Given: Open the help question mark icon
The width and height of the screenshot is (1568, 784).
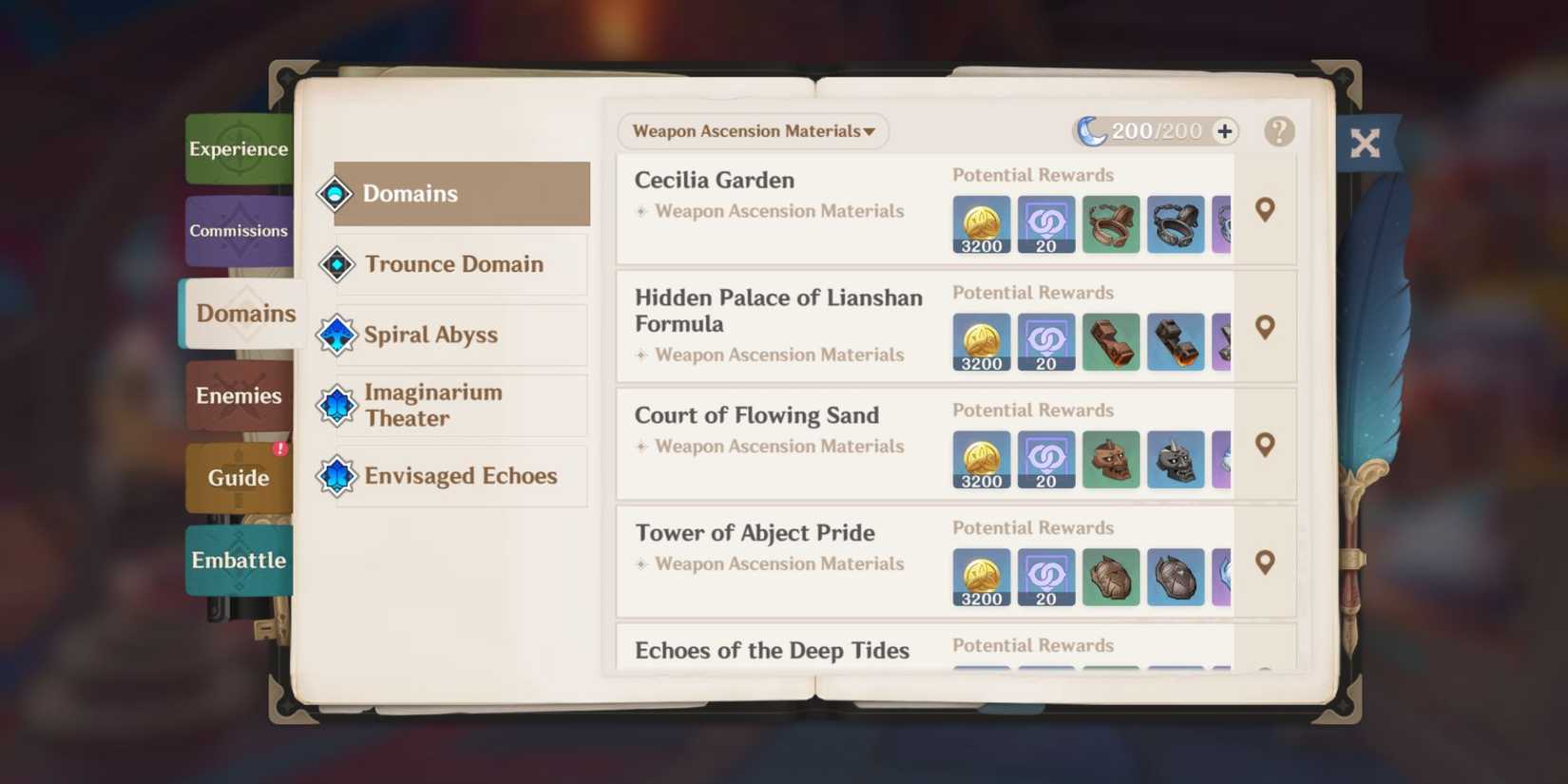Looking at the screenshot, I should [1279, 132].
